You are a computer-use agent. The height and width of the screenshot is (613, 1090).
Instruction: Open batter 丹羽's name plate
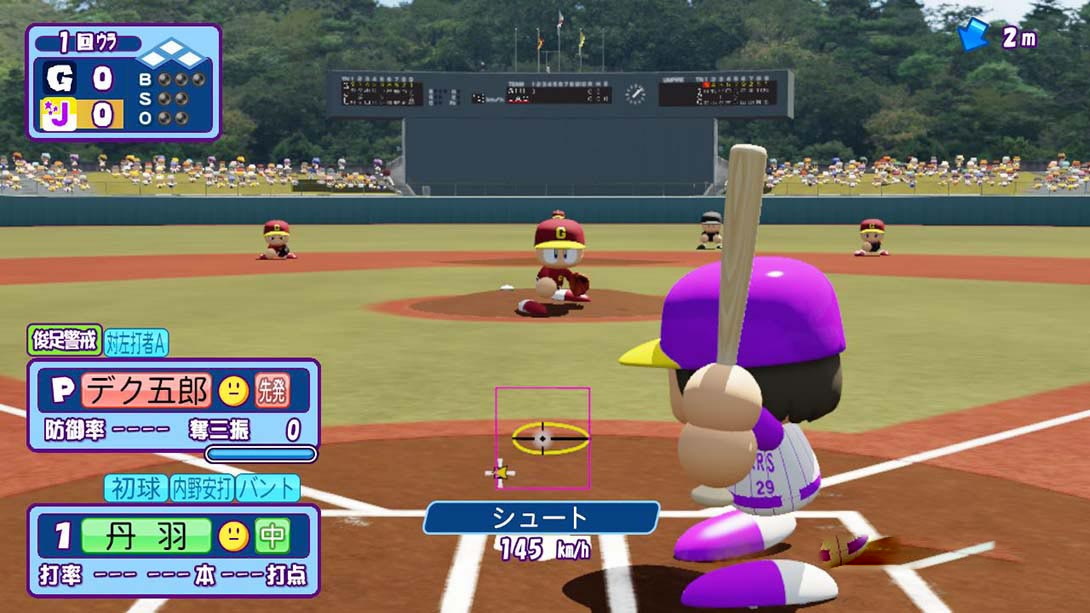click(147, 536)
